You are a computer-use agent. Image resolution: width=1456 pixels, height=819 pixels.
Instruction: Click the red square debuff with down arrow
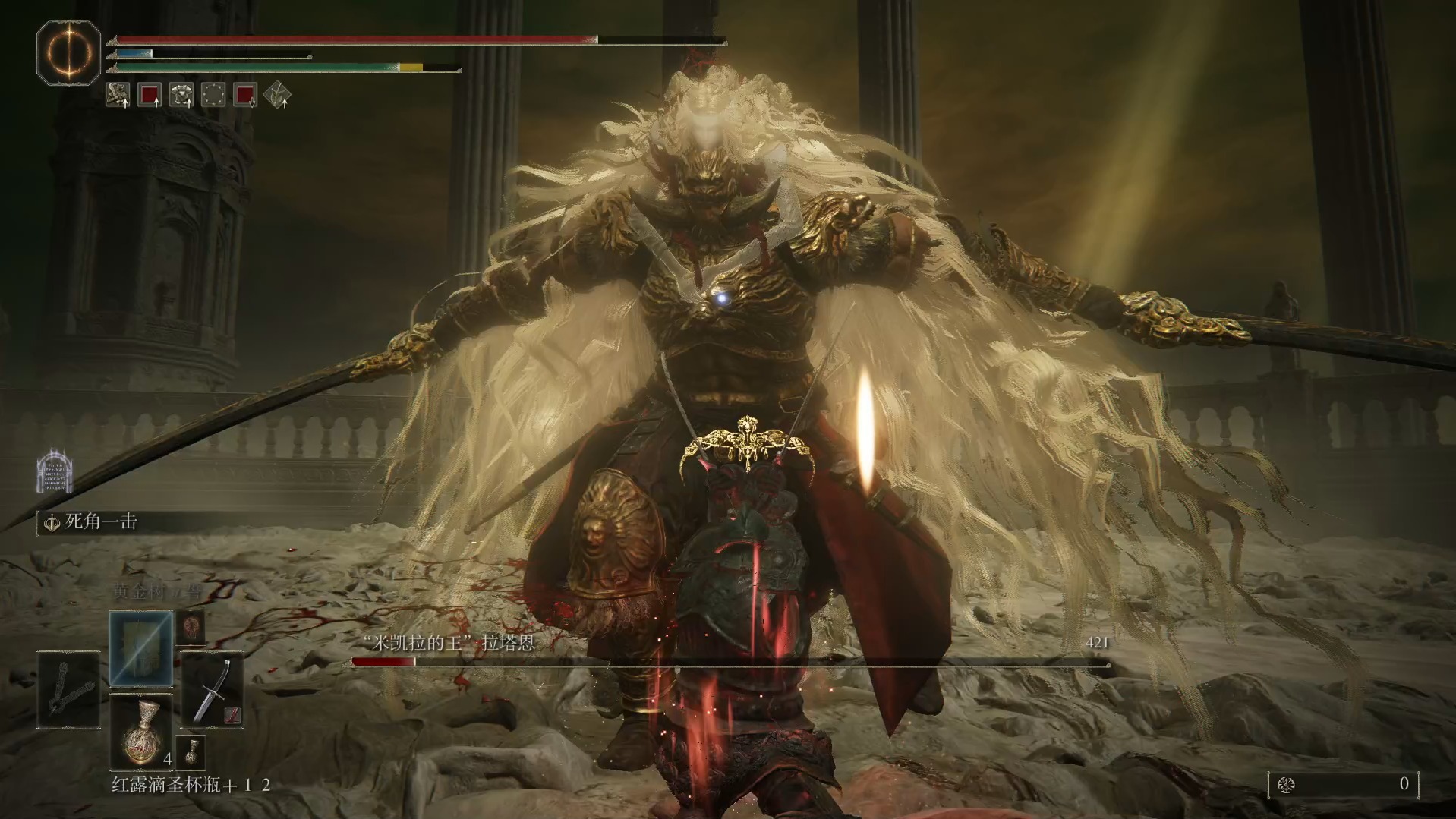coord(245,95)
